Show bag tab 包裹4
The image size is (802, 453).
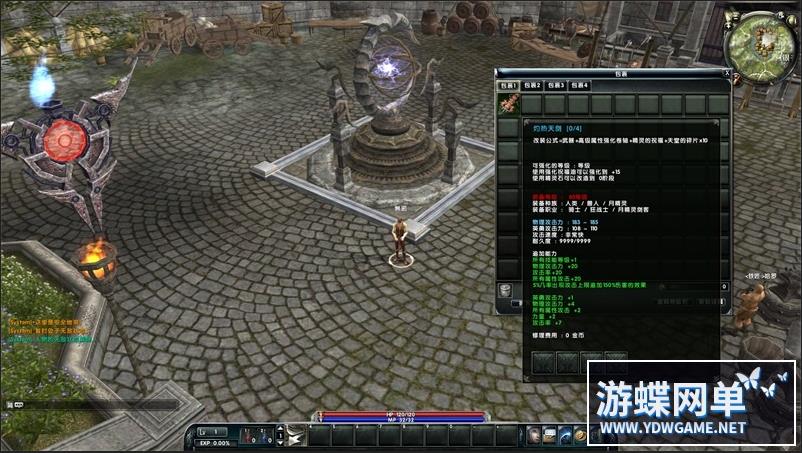click(x=580, y=86)
